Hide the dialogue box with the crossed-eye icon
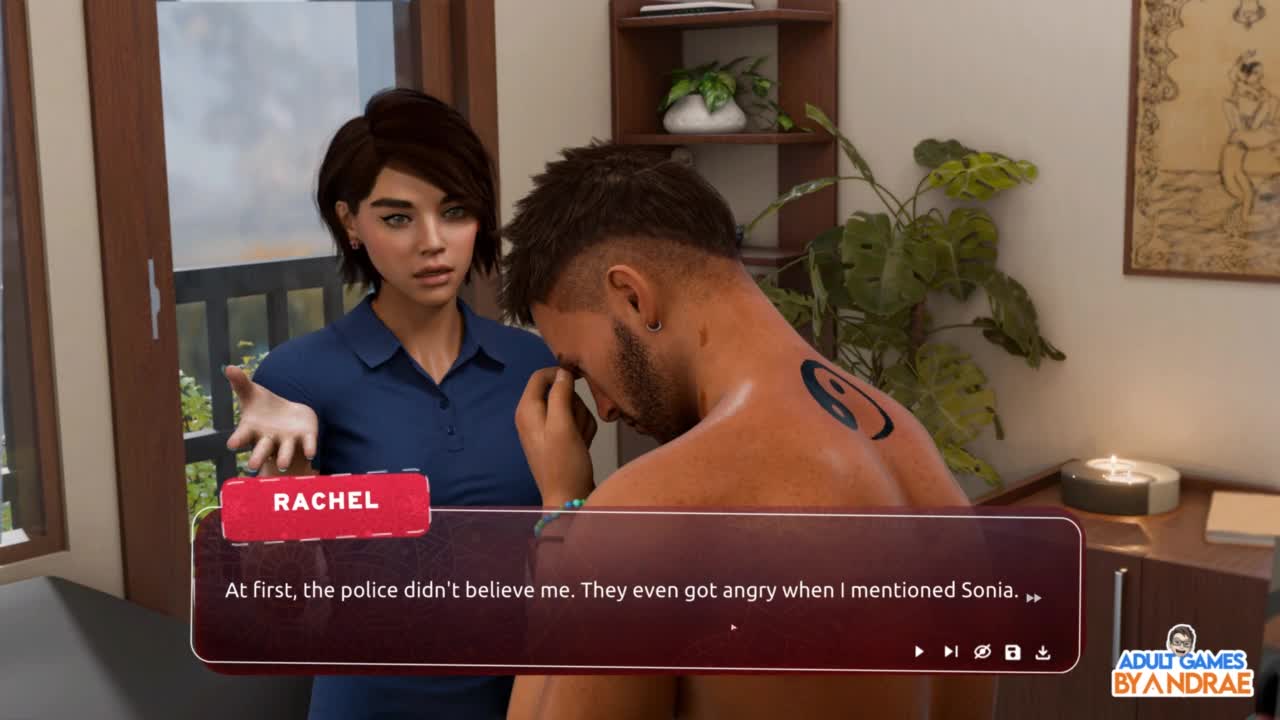The width and height of the screenshot is (1280, 720). pyautogui.click(x=982, y=652)
